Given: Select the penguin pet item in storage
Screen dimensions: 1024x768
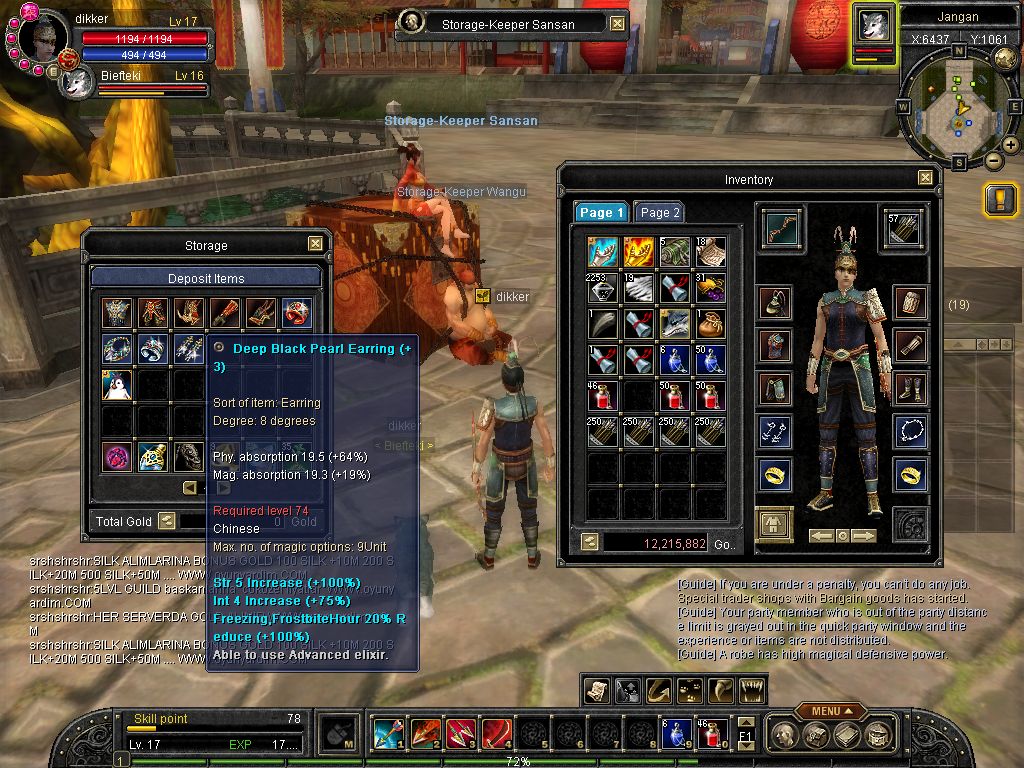Looking at the screenshot, I should tap(116, 385).
